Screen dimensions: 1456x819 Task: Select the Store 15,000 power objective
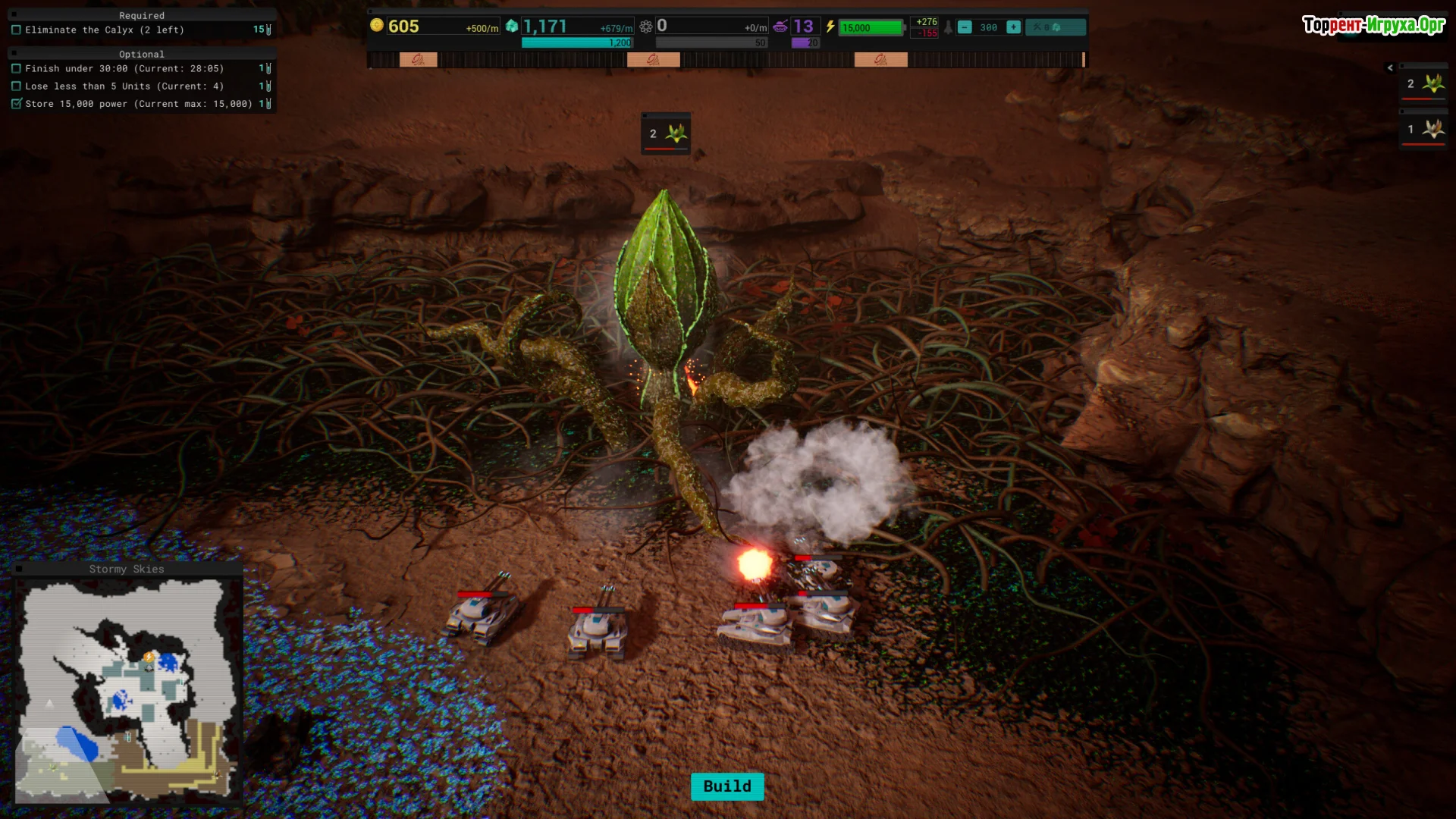(x=138, y=104)
